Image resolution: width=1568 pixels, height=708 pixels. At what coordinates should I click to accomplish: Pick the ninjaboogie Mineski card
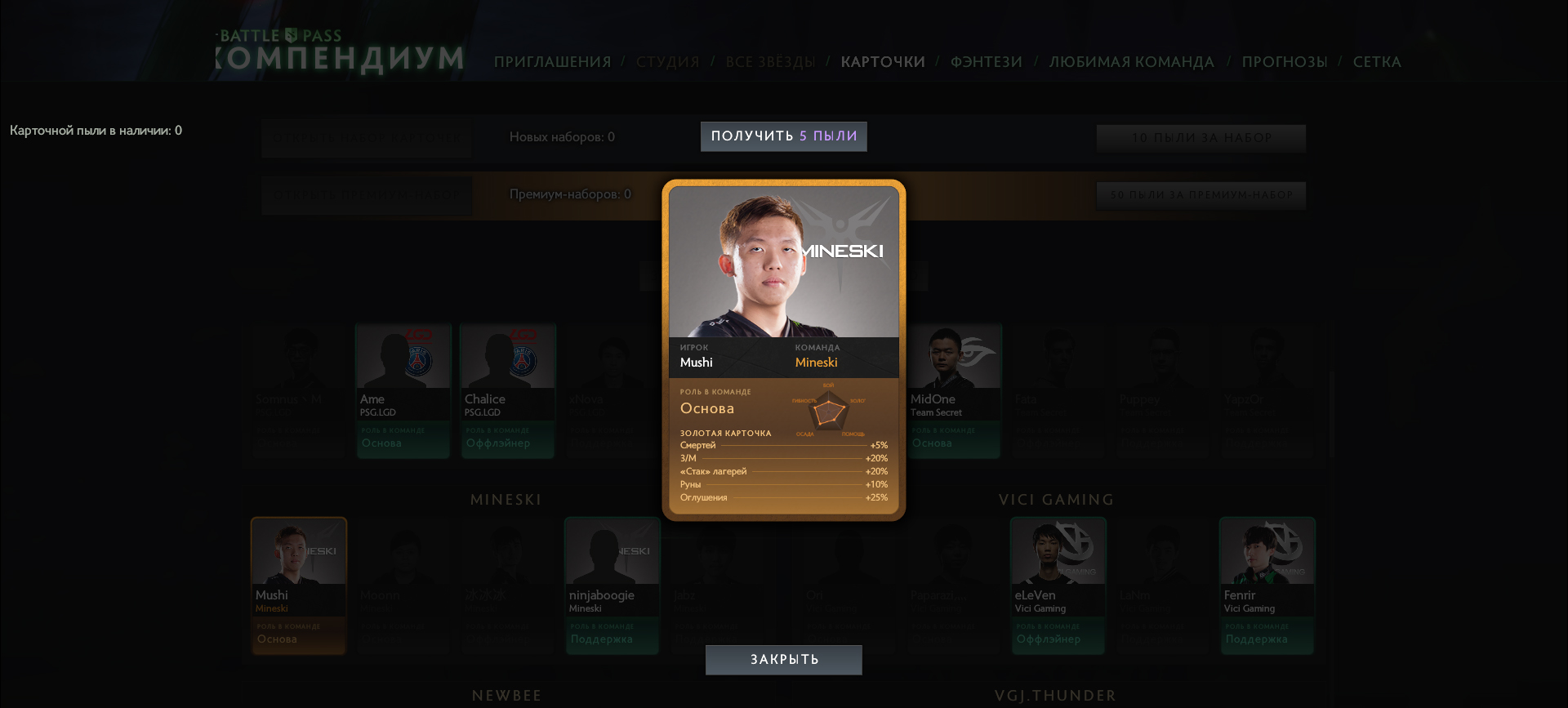612,586
